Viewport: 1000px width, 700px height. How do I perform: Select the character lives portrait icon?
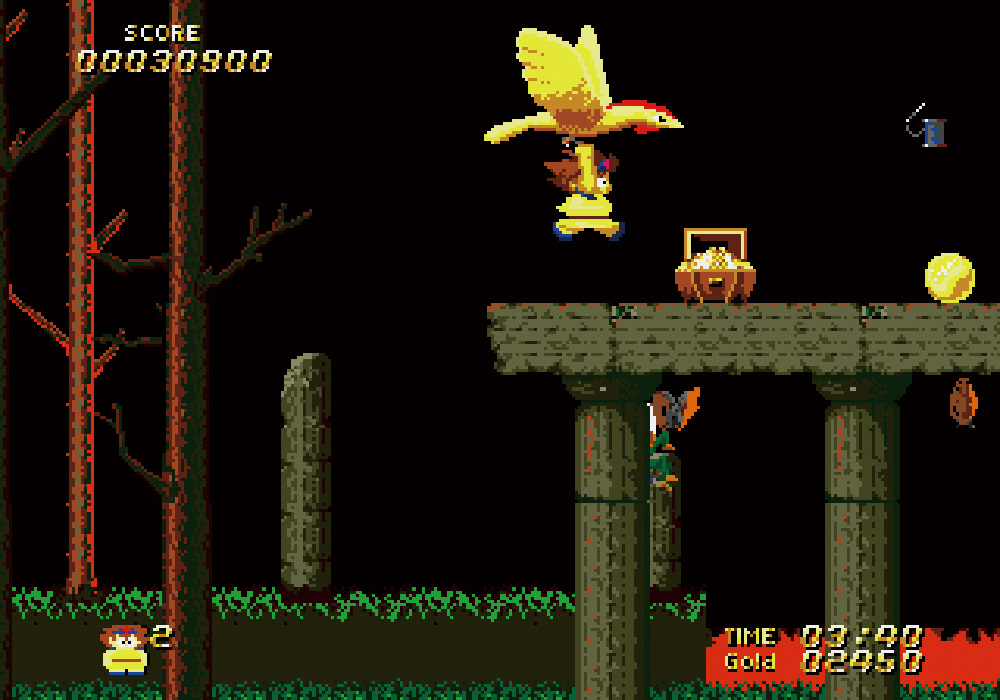pyautogui.click(x=124, y=649)
